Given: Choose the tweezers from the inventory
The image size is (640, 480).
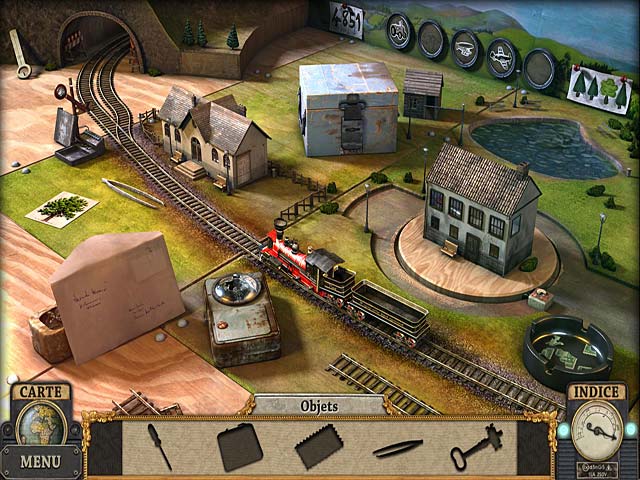Looking at the screenshot, I should [398, 448].
